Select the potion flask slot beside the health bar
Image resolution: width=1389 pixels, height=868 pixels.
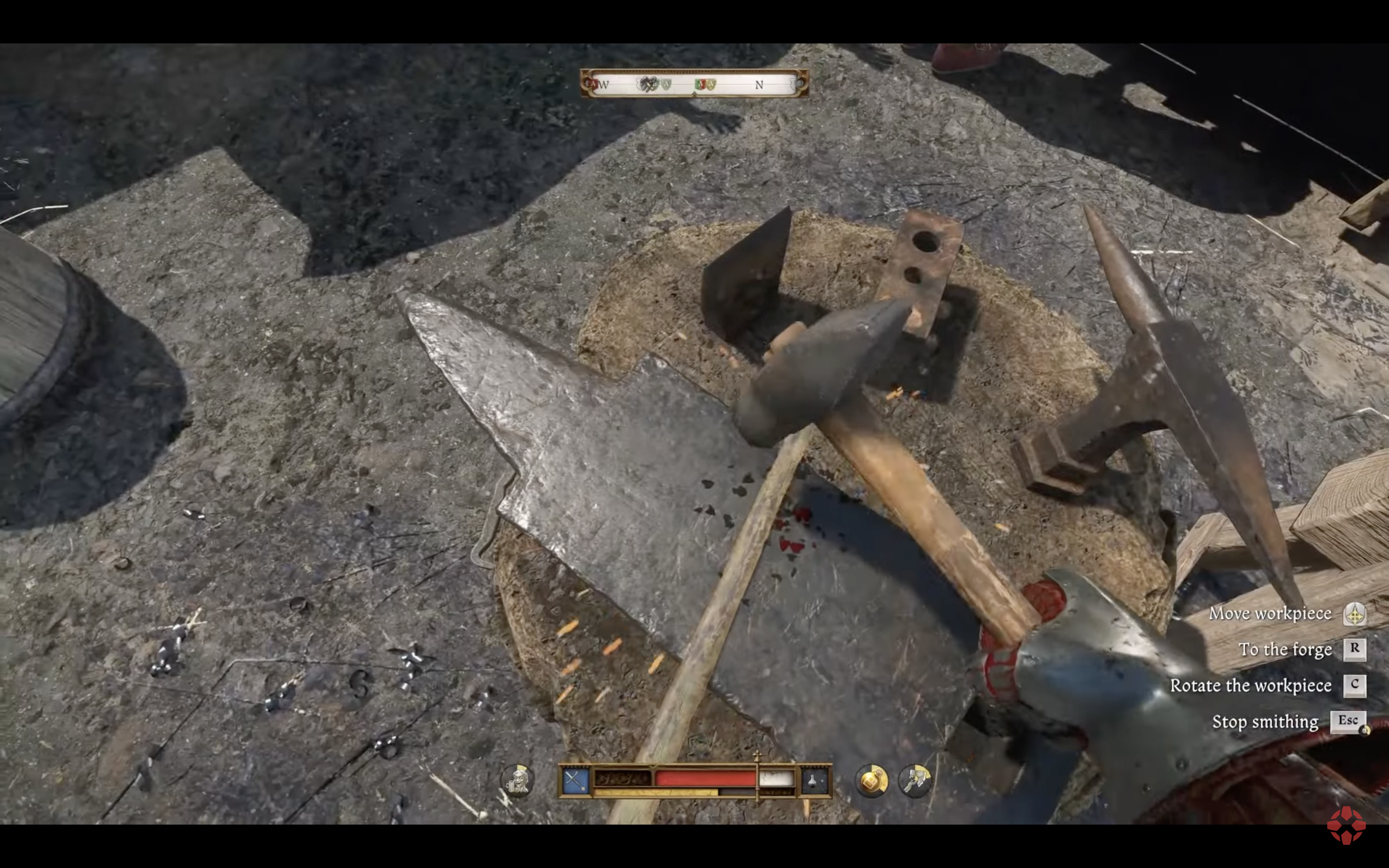[815, 780]
